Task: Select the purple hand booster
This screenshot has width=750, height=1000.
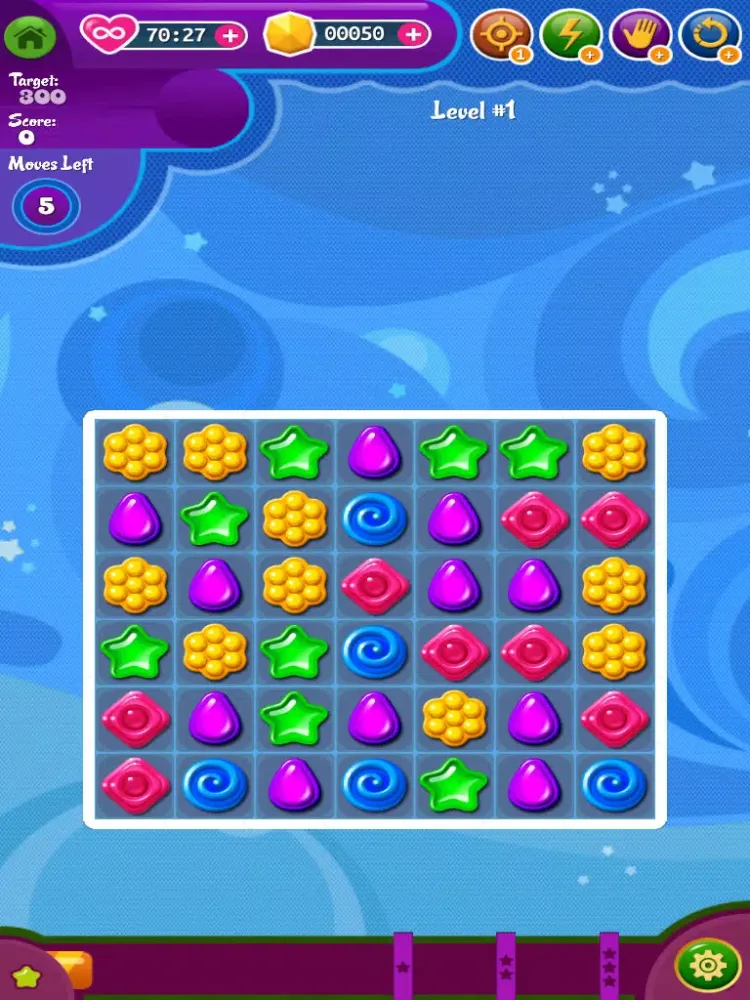Action: pos(640,35)
